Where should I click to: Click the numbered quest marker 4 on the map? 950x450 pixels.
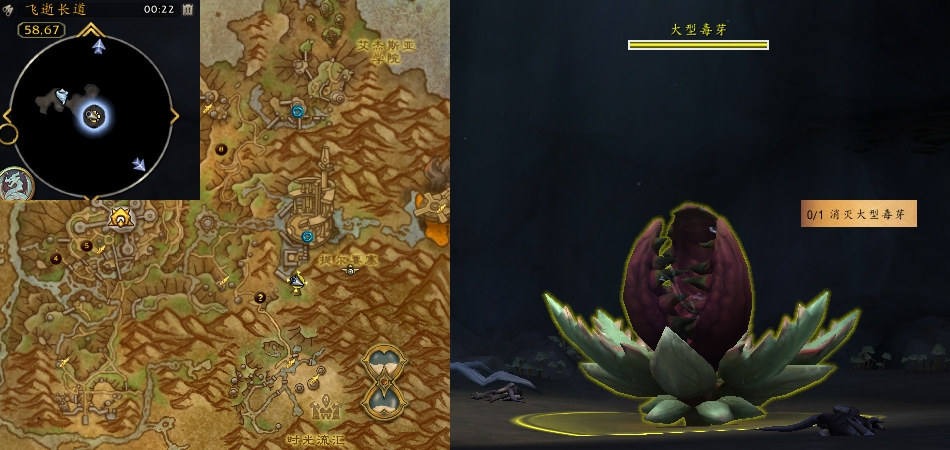(x=56, y=259)
